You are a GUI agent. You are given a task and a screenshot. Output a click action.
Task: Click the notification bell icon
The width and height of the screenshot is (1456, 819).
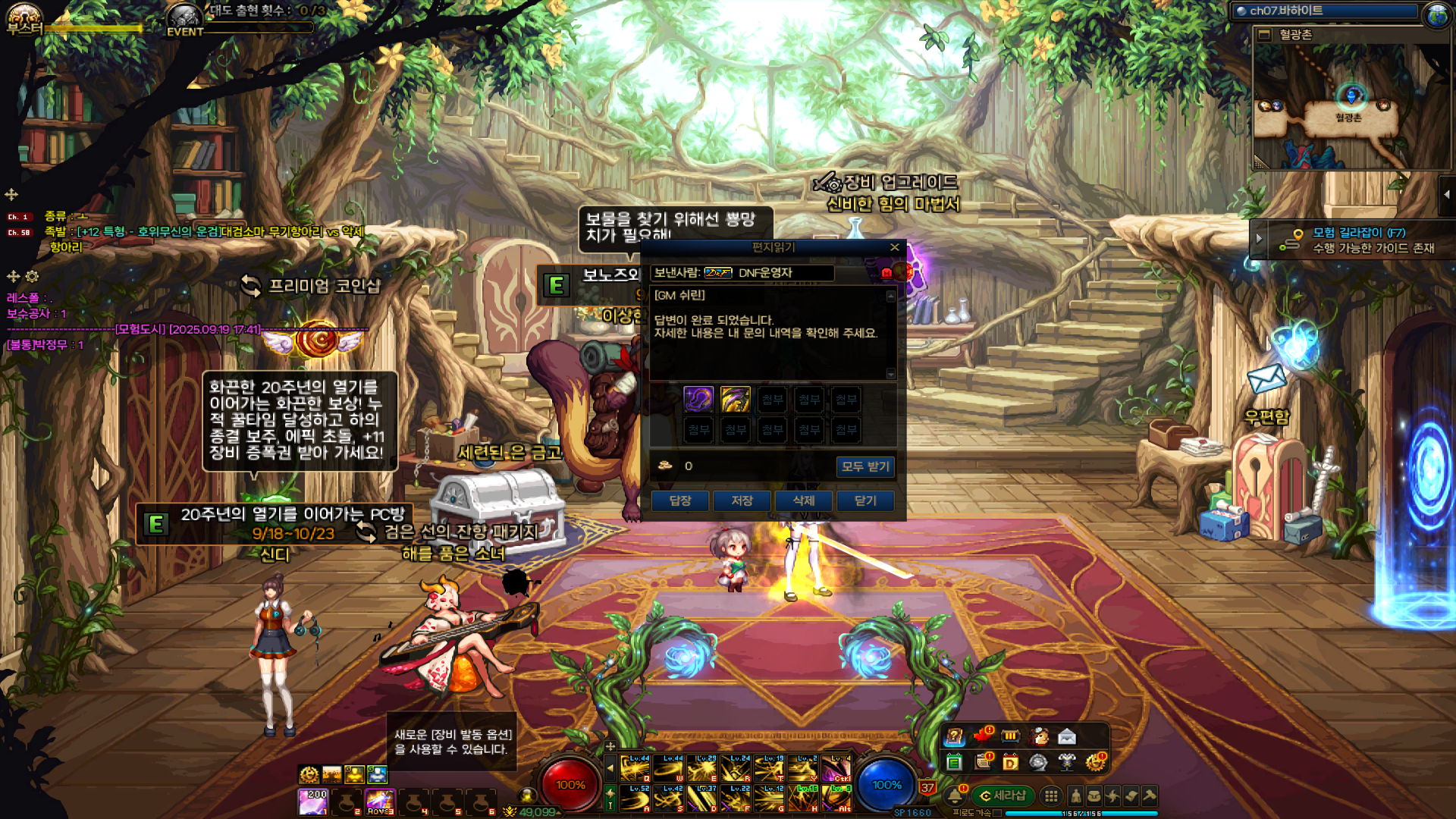coord(954,795)
